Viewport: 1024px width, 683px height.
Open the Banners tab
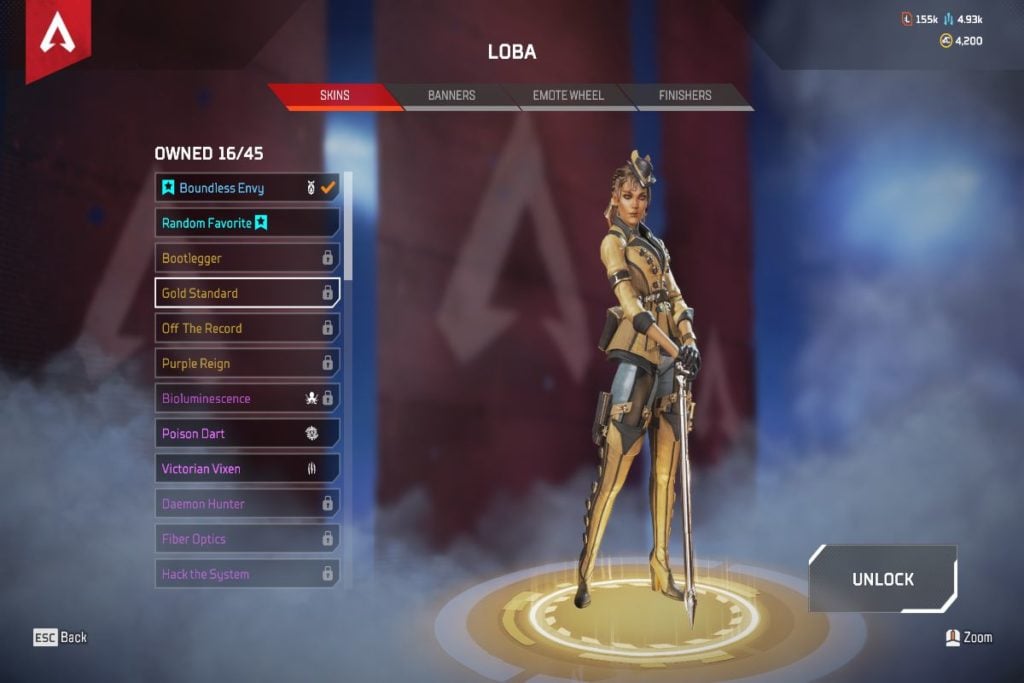coord(451,96)
